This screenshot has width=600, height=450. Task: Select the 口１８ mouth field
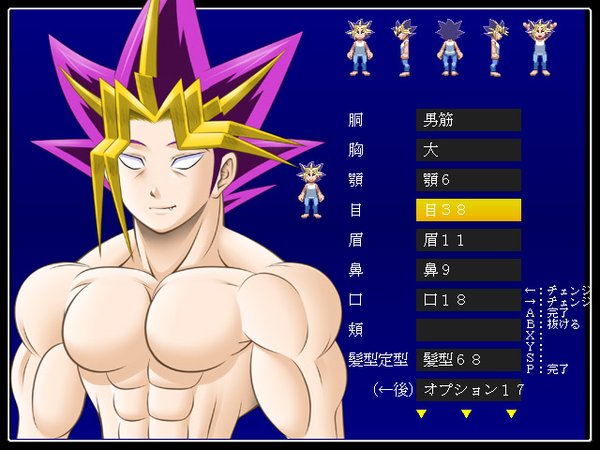tap(468, 300)
